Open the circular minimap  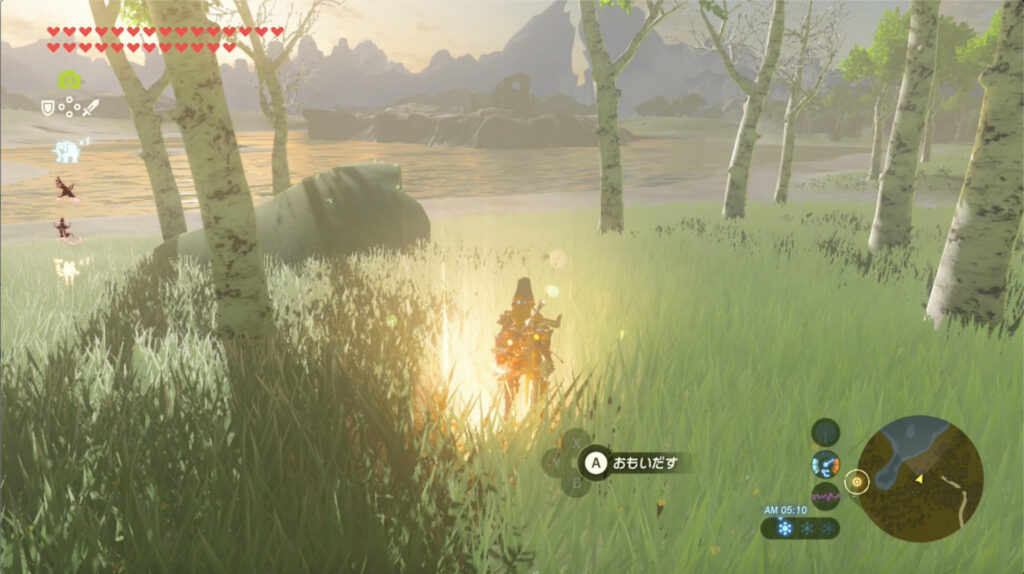coord(919,478)
